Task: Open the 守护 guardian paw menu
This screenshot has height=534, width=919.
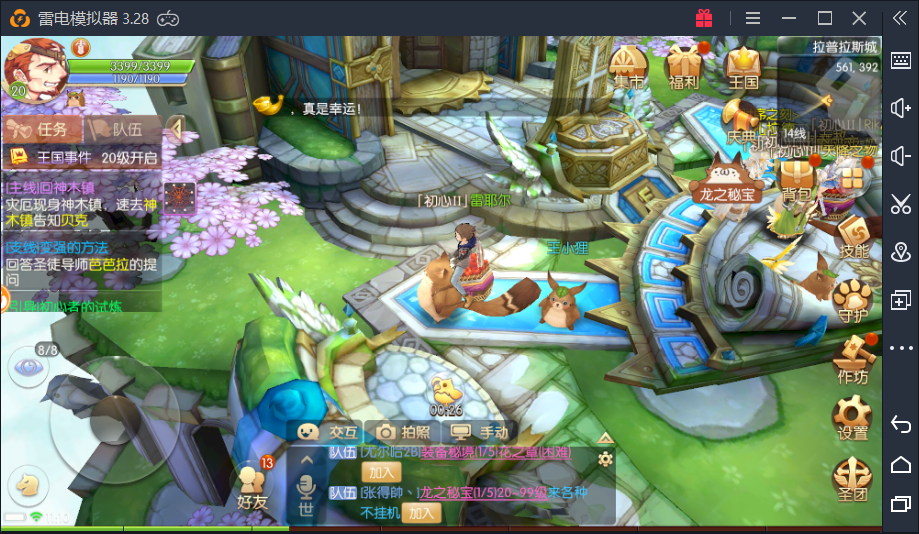Action: coord(853,301)
